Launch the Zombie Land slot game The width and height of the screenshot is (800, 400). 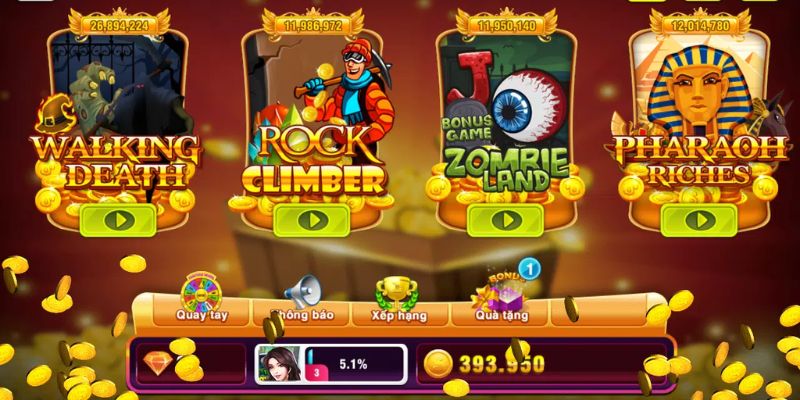504,219
